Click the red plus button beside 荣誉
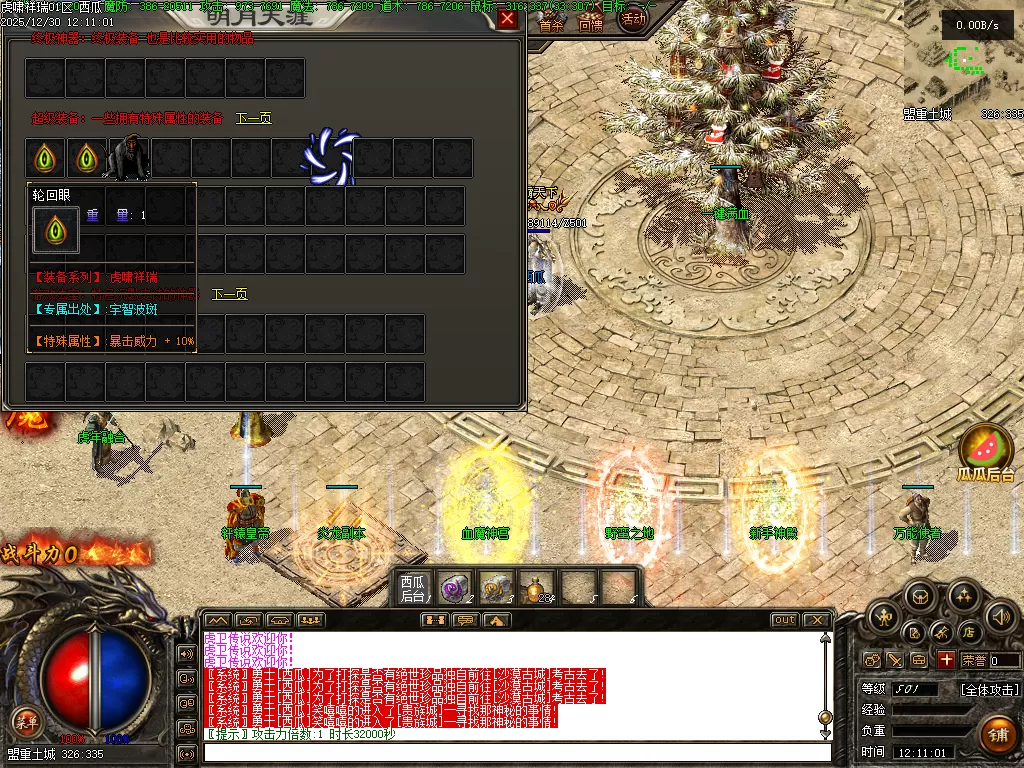 point(945,660)
